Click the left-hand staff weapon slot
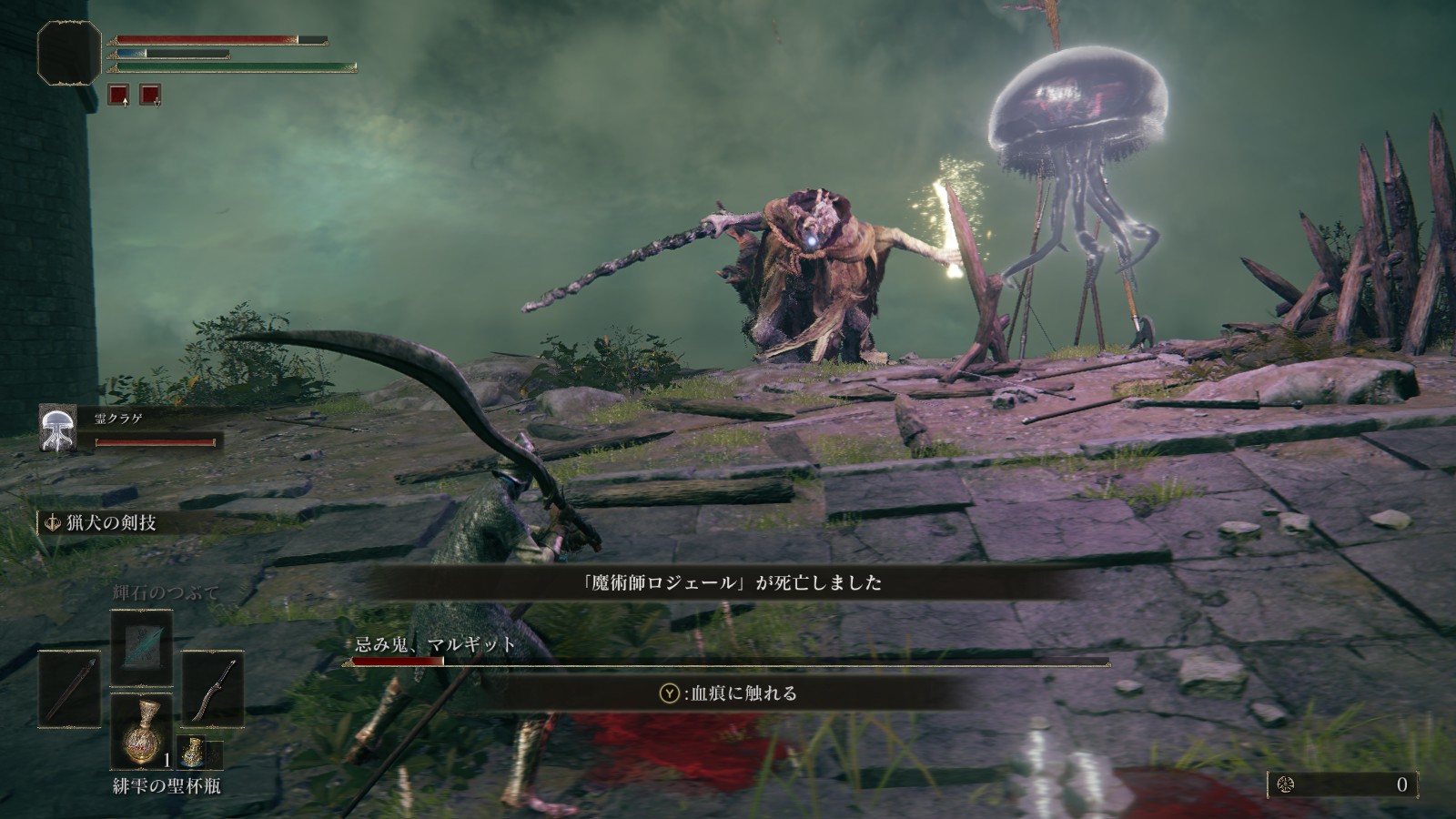This screenshot has height=819, width=1456. (x=69, y=689)
